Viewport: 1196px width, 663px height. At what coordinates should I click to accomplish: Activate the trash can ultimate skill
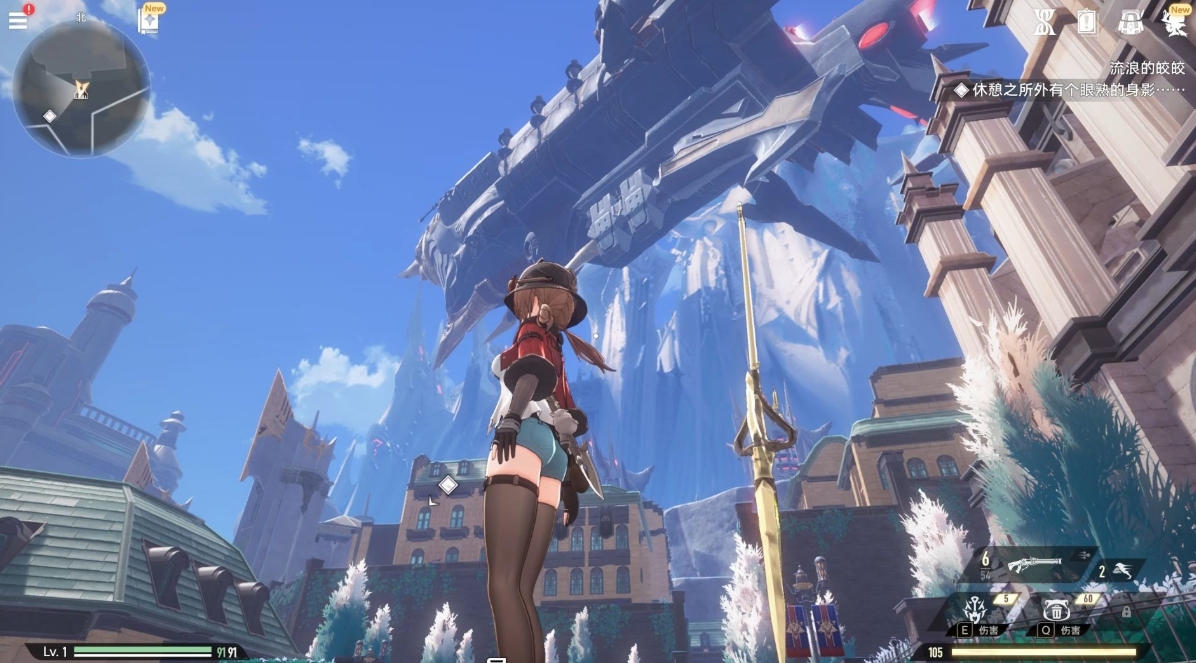pyautogui.click(x=1057, y=610)
